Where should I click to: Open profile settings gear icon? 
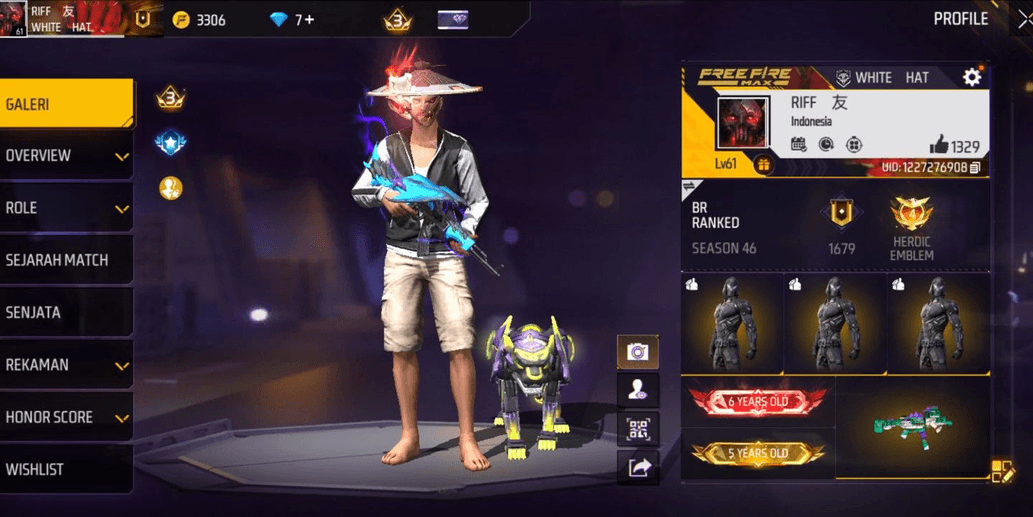[971, 77]
